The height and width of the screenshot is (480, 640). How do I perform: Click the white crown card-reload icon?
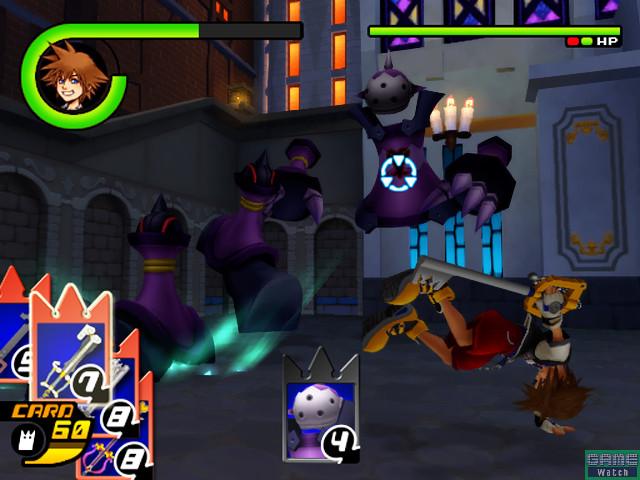[27, 436]
